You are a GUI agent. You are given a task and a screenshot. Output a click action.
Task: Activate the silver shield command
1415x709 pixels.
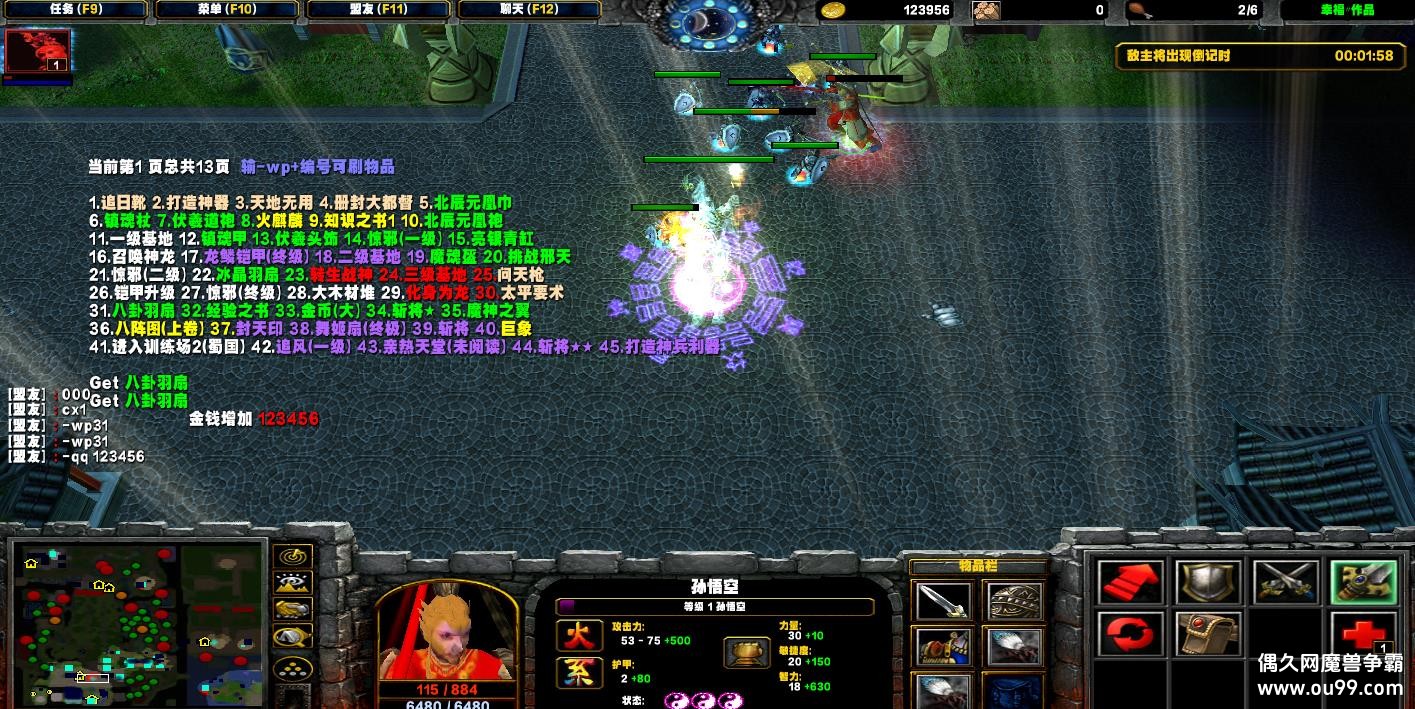click(x=1208, y=582)
